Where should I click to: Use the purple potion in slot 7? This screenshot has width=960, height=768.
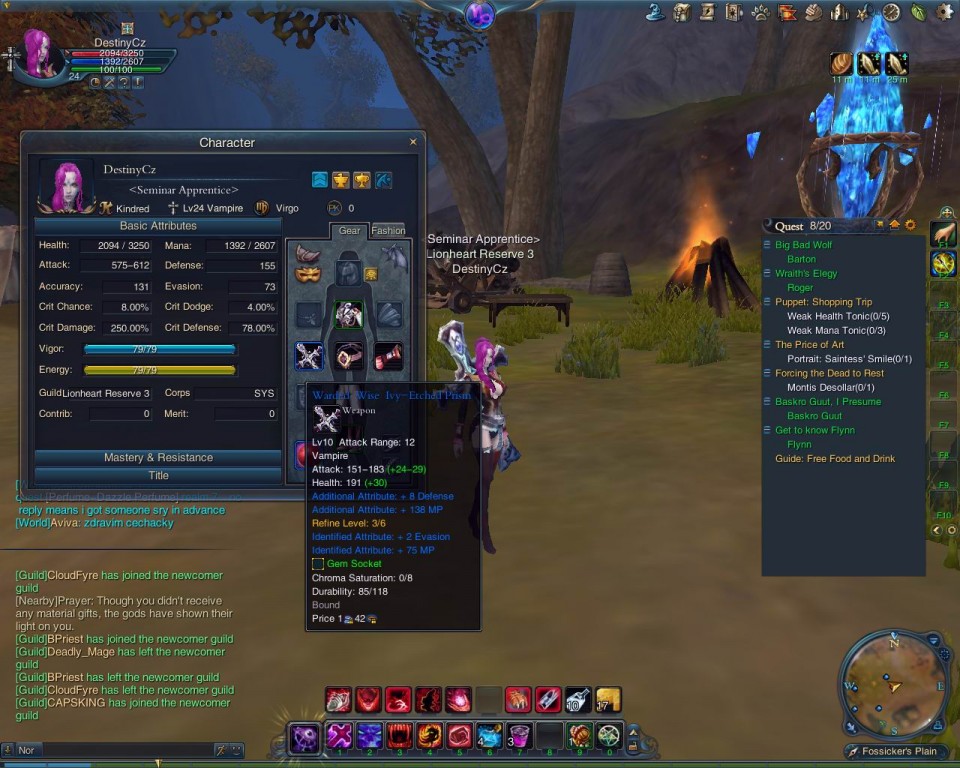[x=518, y=737]
